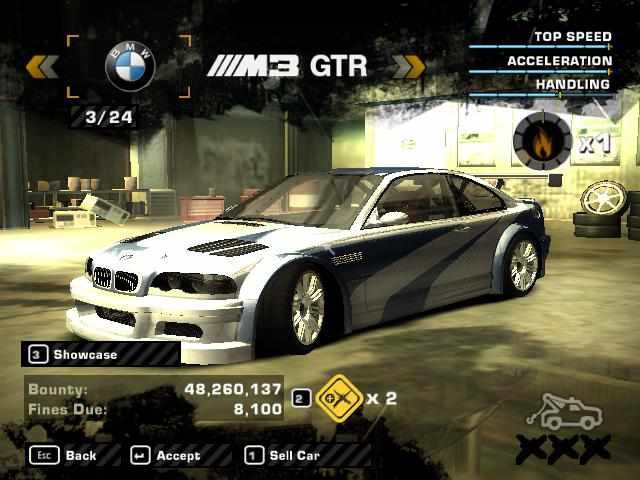The image size is (640, 480).
Task: Click the yellow diamond marker icon
Action: (336, 398)
